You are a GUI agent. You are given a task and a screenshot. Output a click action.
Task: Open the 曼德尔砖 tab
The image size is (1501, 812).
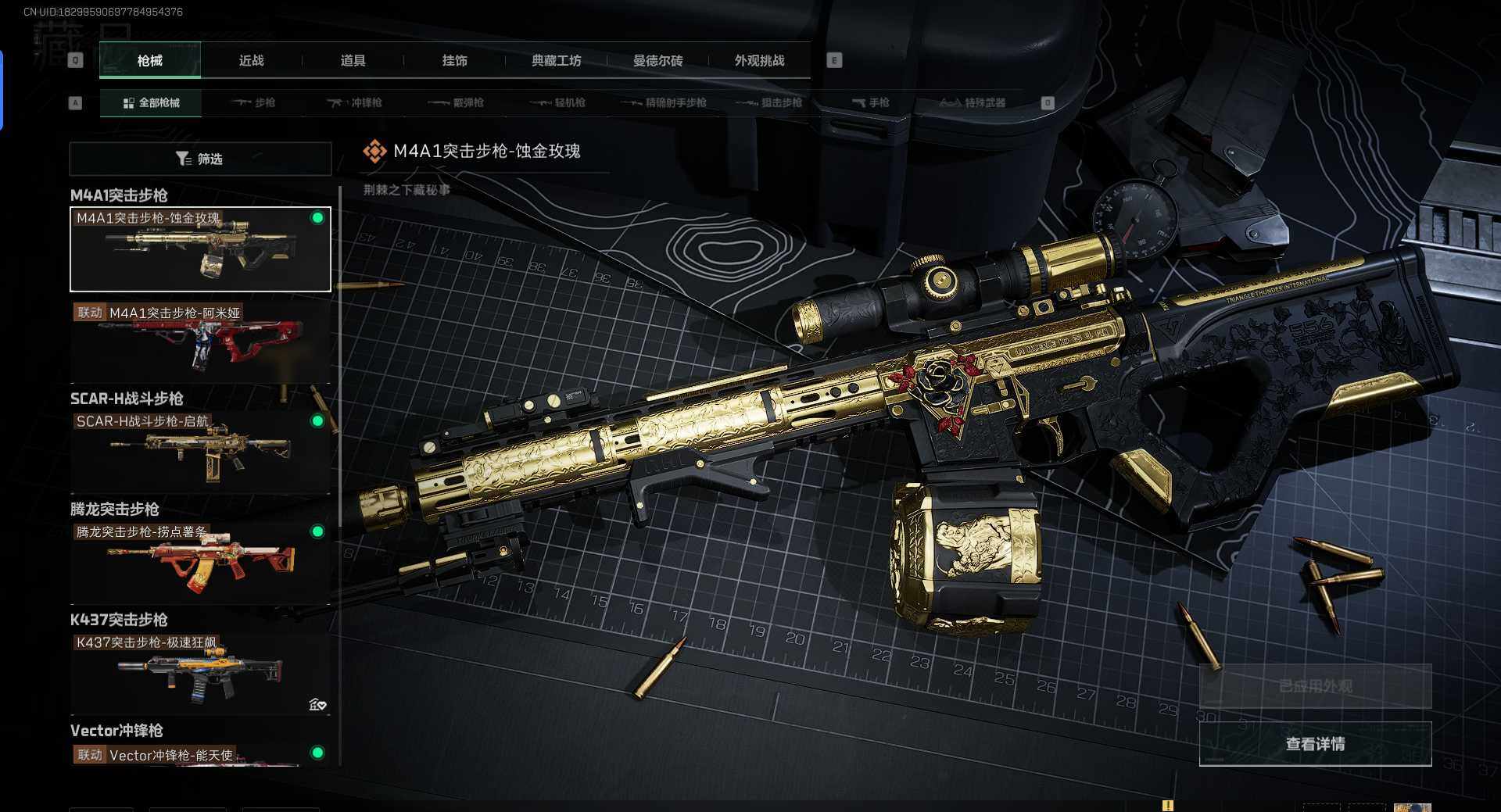657,60
